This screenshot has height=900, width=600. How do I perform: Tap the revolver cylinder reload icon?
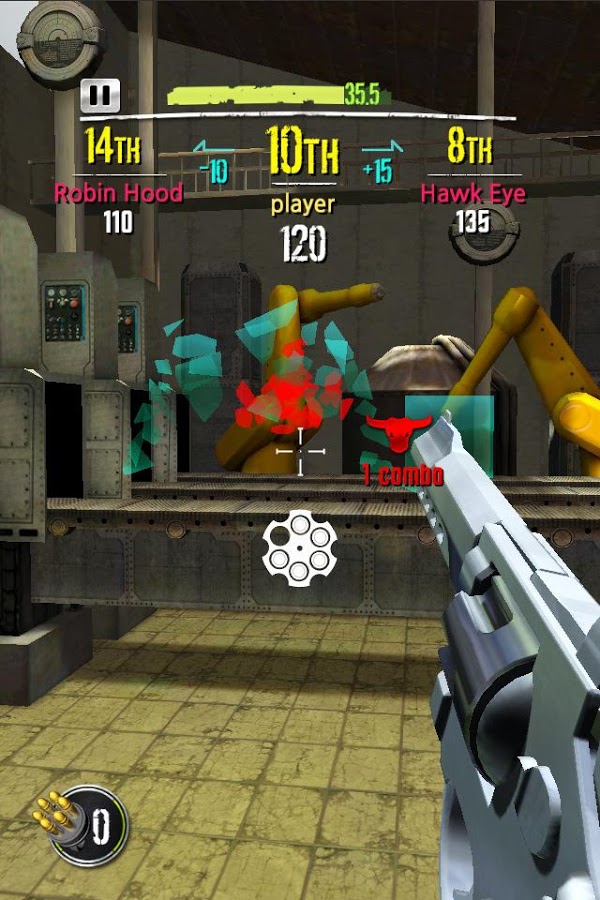[299, 547]
